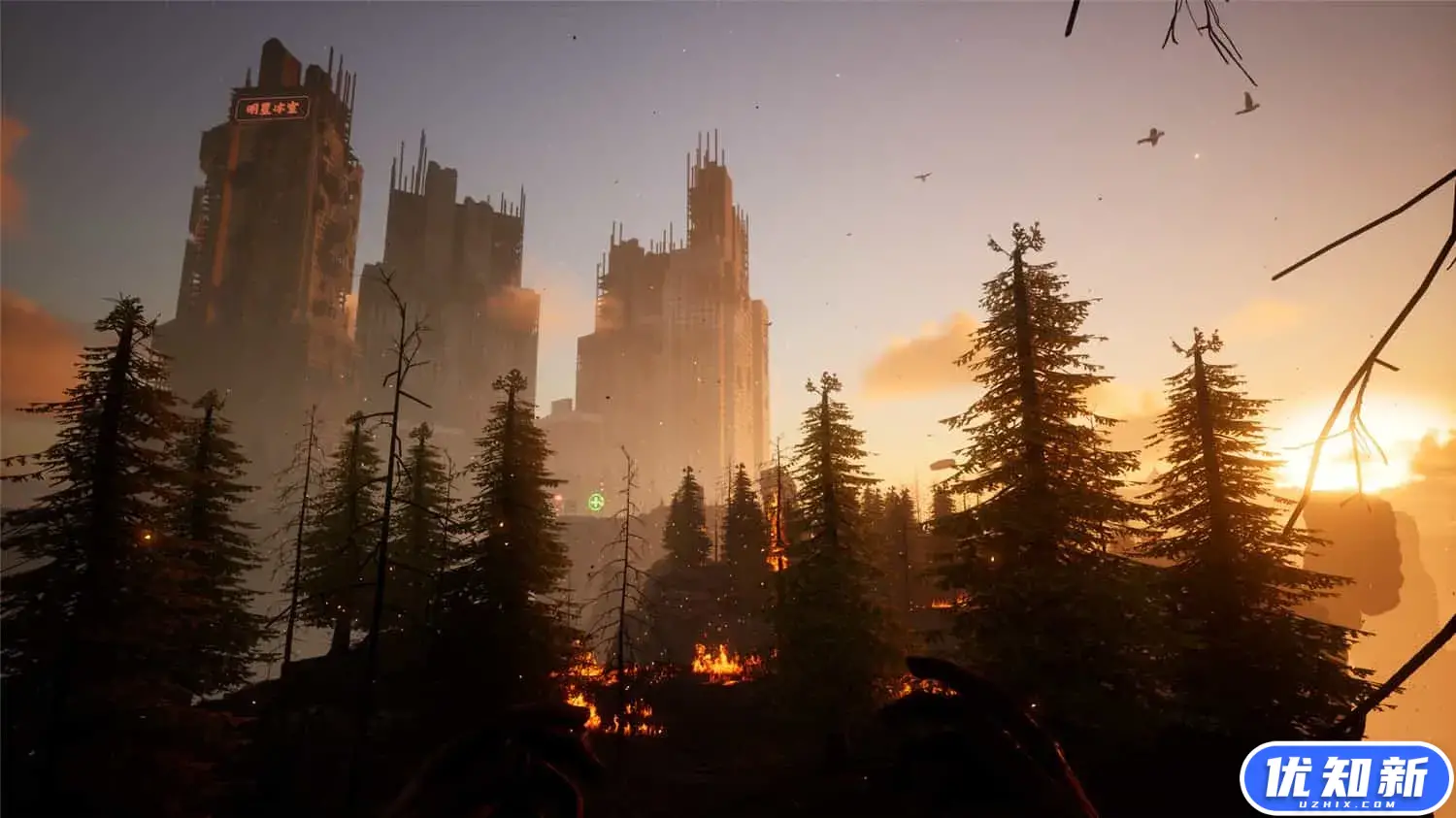Click the 优知新 UZHIX.COM watermark logo

pos(1345,778)
